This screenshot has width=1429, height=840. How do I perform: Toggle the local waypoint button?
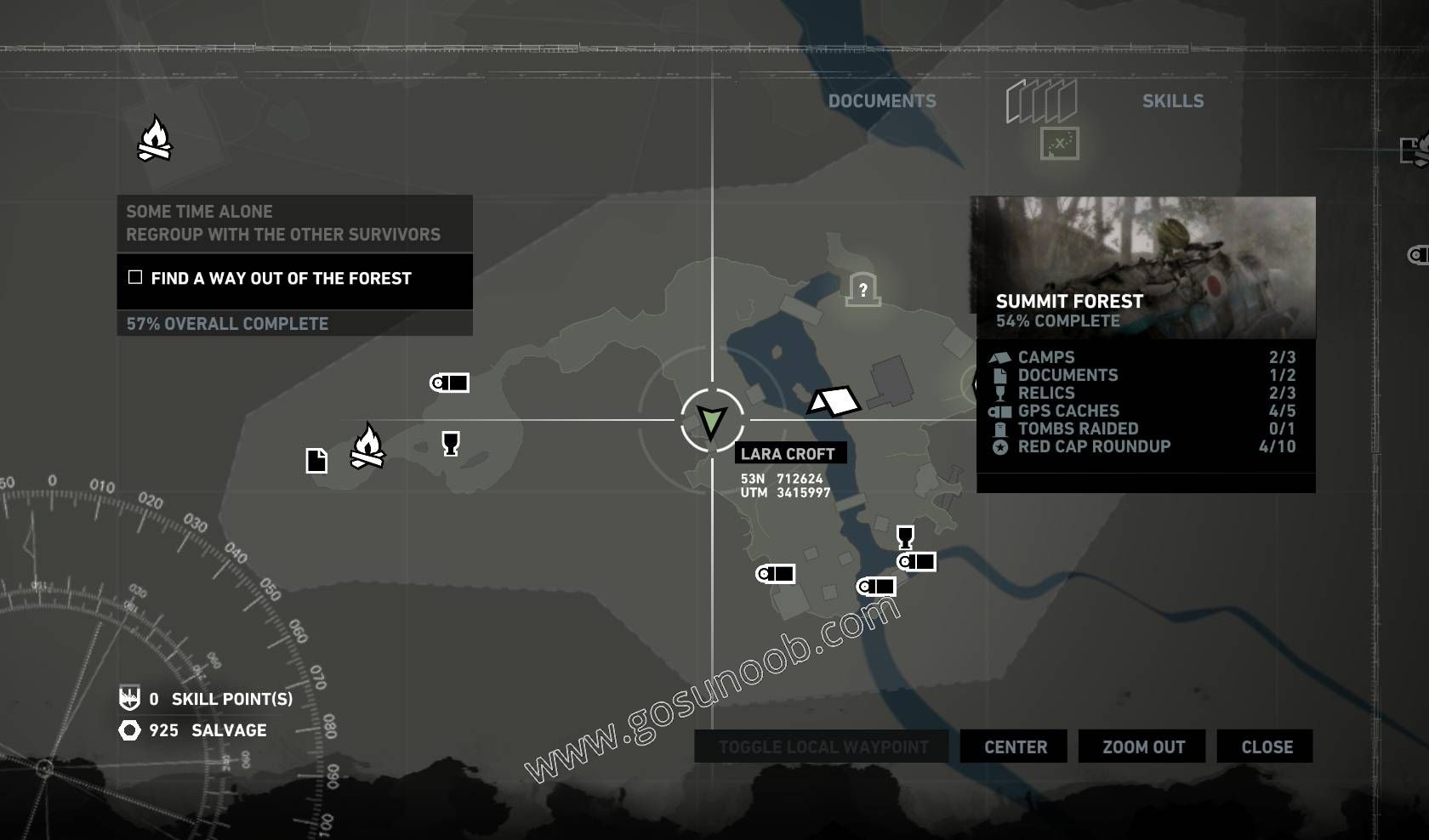point(823,746)
